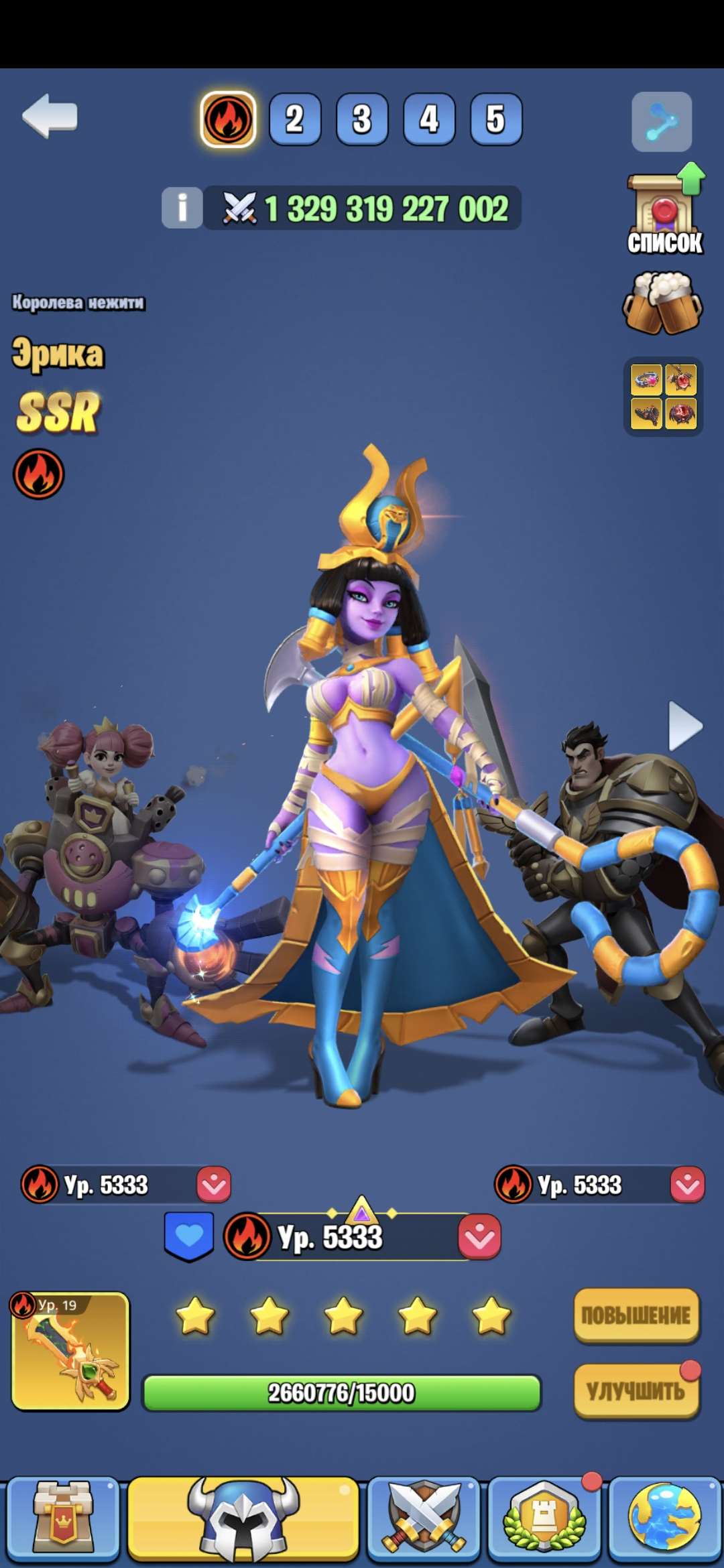Tap the Повышение button
The width and height of the screenshot is (724, 1568).
[x=636, y=1315]
